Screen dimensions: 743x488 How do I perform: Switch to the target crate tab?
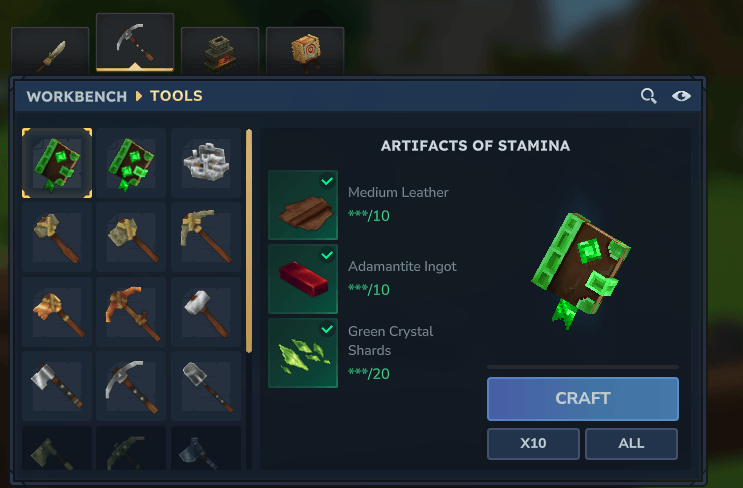click(x=305, y=50)
